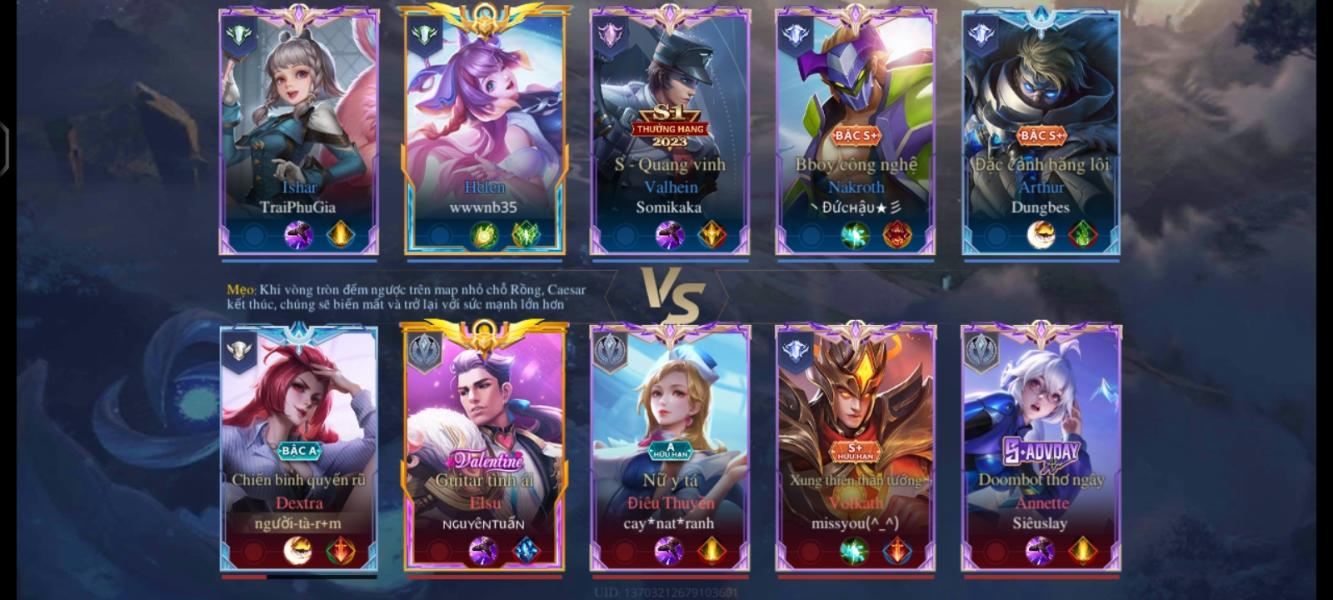Choose Valhein's card played by Somikaka

tap(670, 130)
